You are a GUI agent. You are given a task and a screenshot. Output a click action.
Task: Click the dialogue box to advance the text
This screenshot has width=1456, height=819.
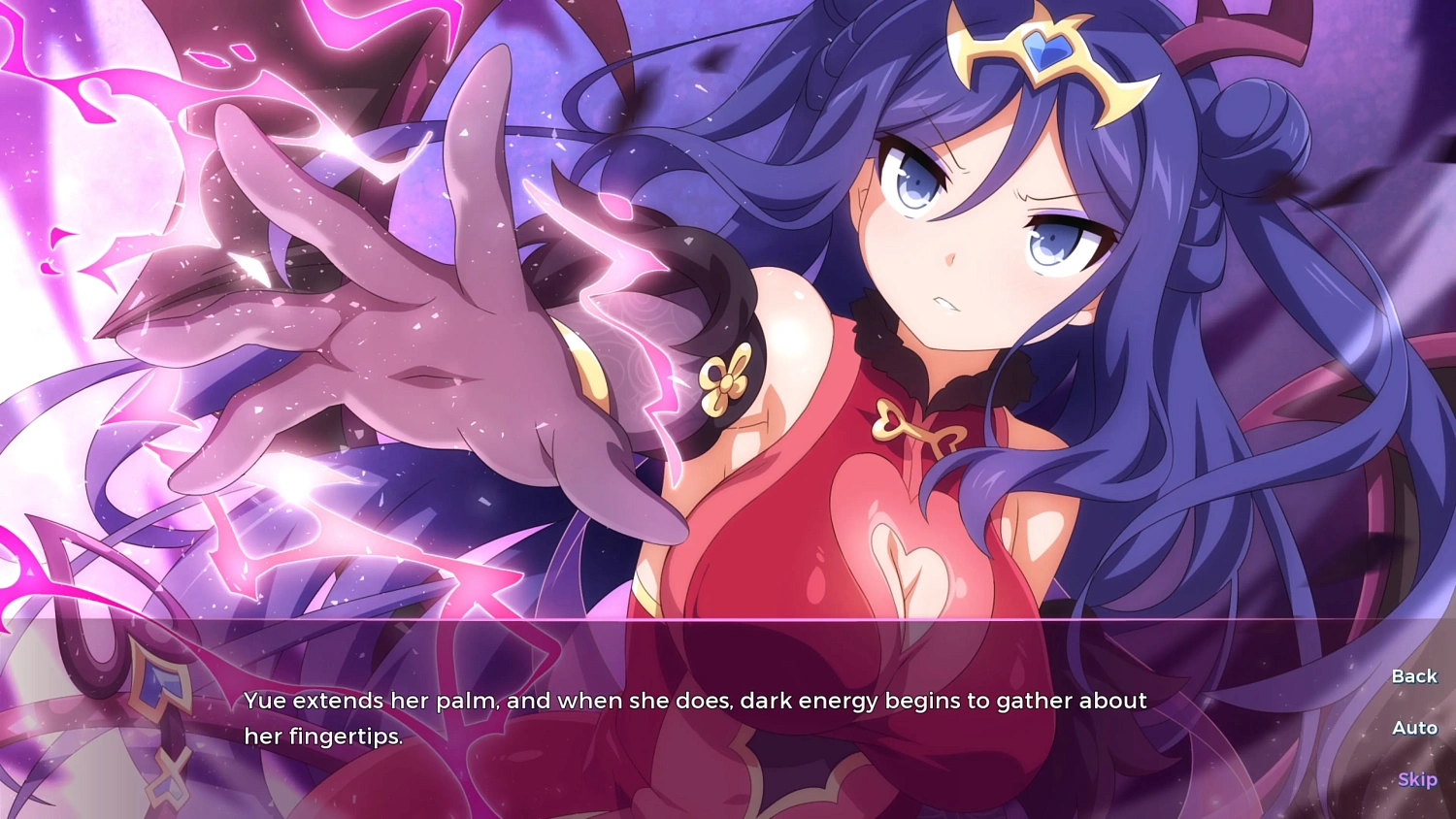(x=679, y=718)
